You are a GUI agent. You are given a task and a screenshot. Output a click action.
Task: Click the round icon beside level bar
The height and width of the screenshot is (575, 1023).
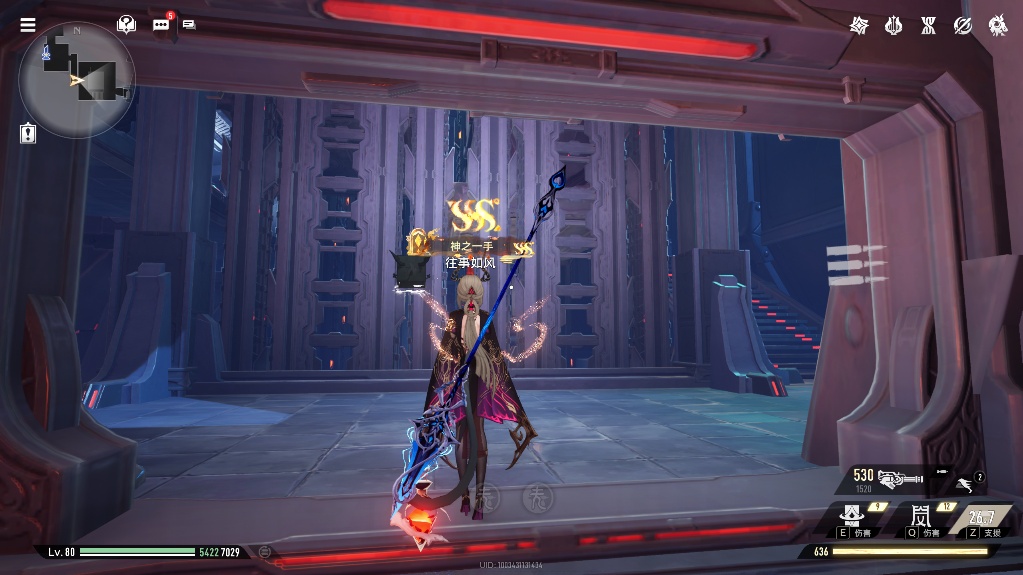click(x=265, y=551)
